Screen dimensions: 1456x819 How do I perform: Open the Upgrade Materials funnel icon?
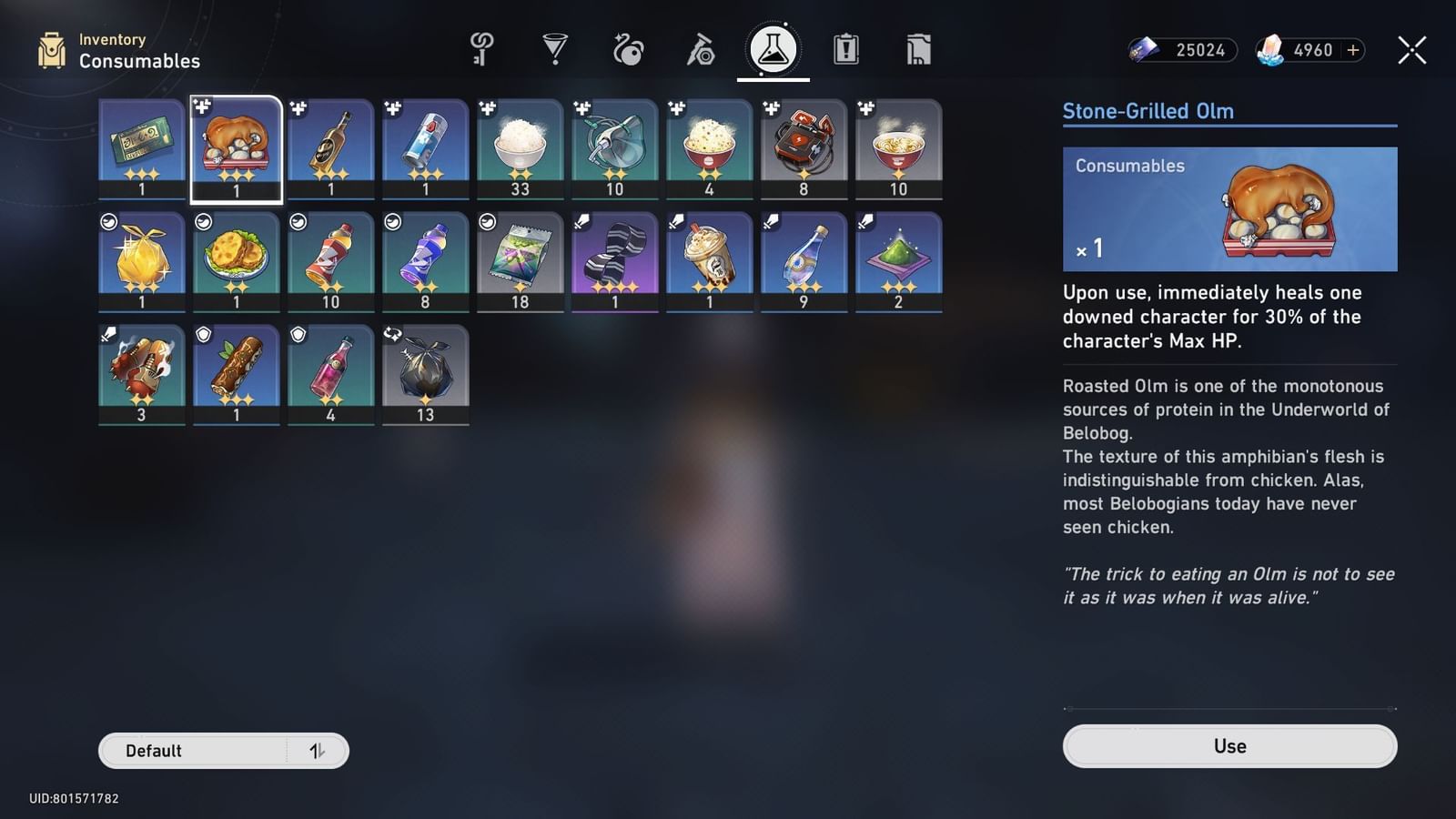tap(552, 50)
